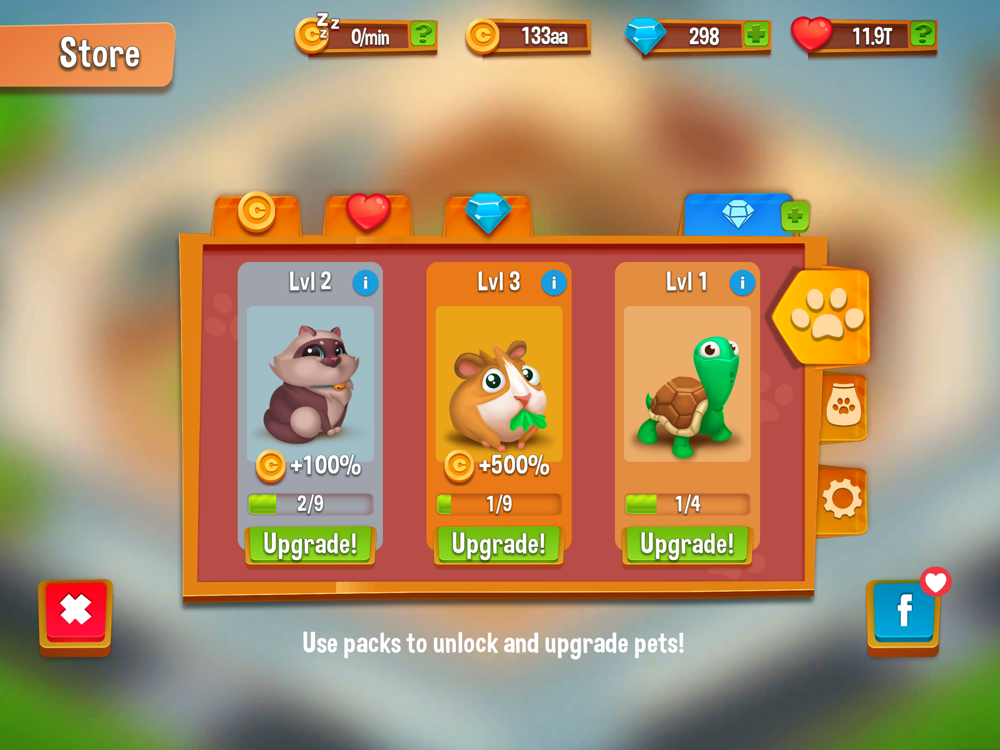Viewport: 1000px width, 750px height.
Task: Upgrade the guinea pig pet
Action: 498,545
